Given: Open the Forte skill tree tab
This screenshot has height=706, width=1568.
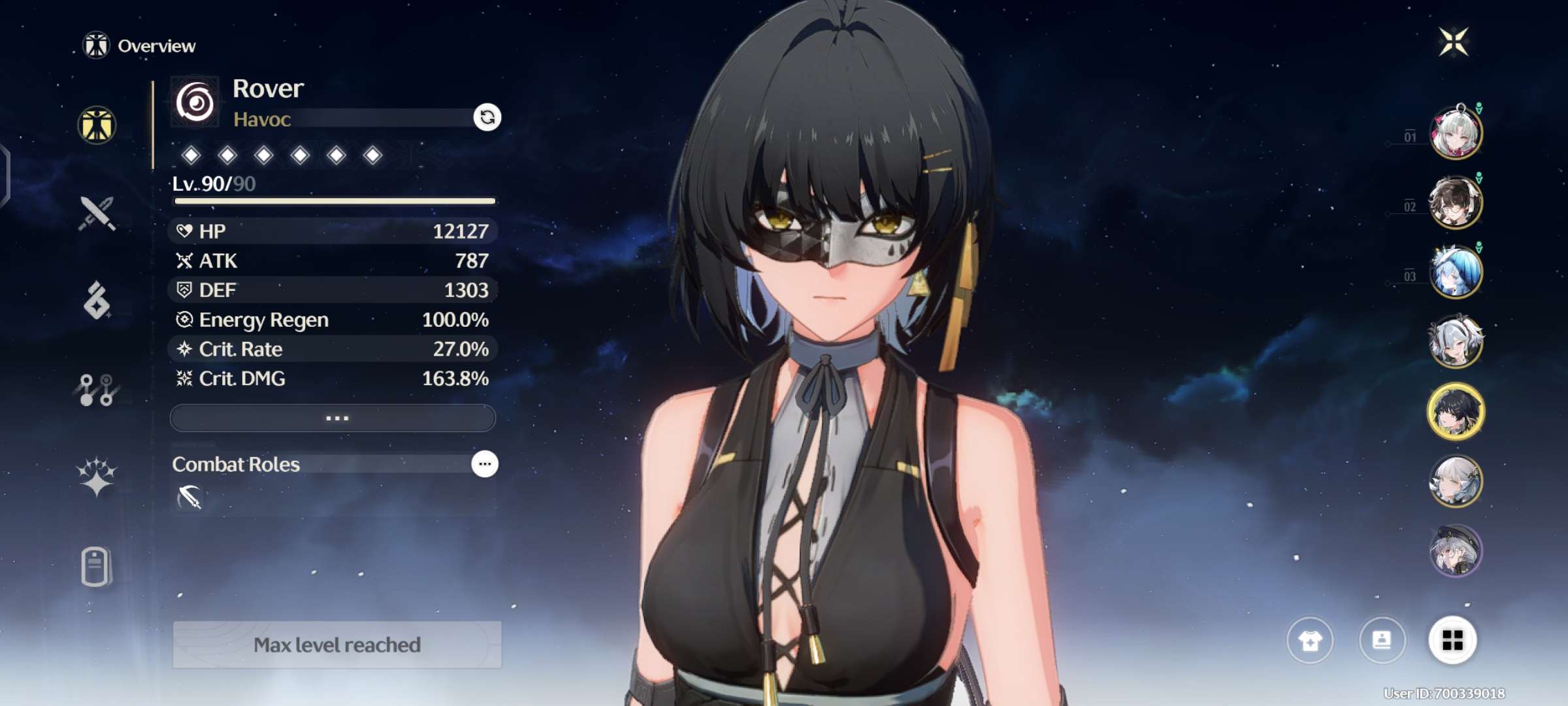Looking at the screenshot, I should (97, 390).
